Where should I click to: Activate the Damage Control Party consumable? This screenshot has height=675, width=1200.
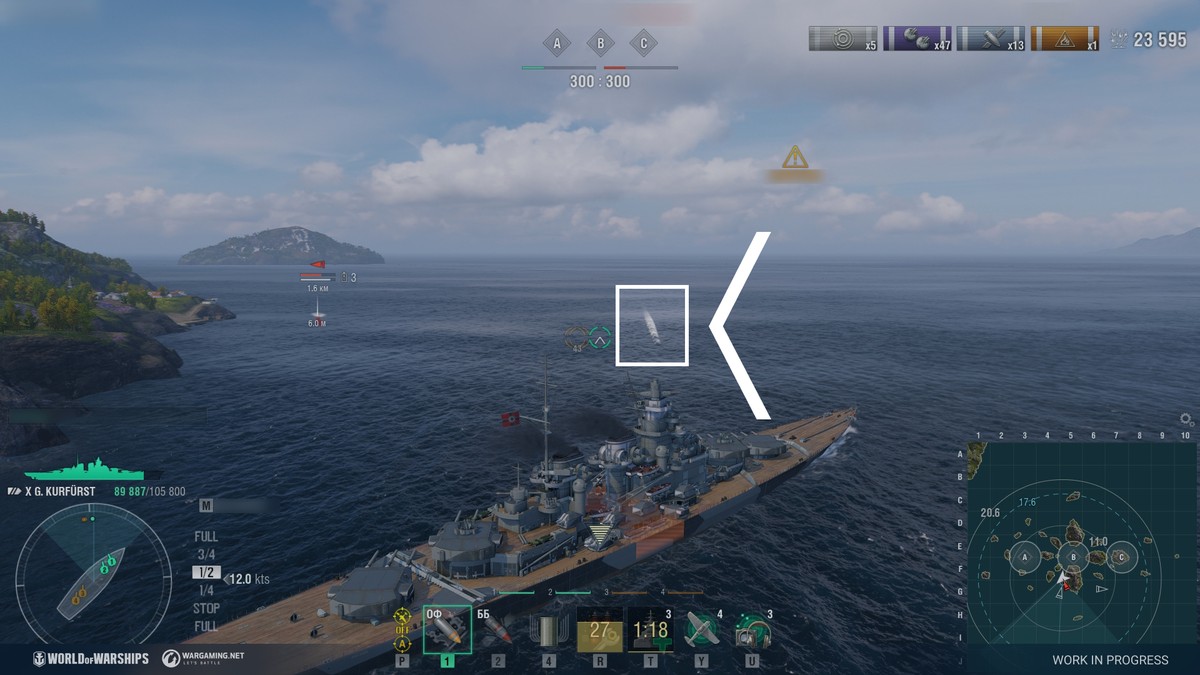click(x=599, y=630)
